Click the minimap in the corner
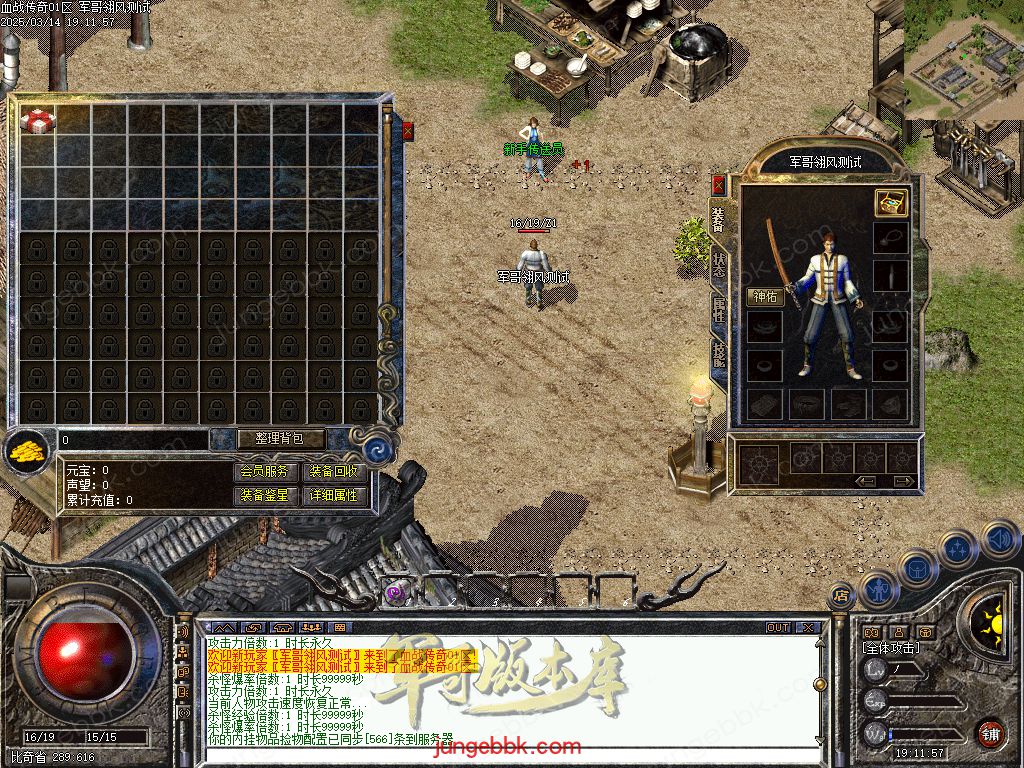Viewport: 1024px width, 768px height. click(963, 58)
